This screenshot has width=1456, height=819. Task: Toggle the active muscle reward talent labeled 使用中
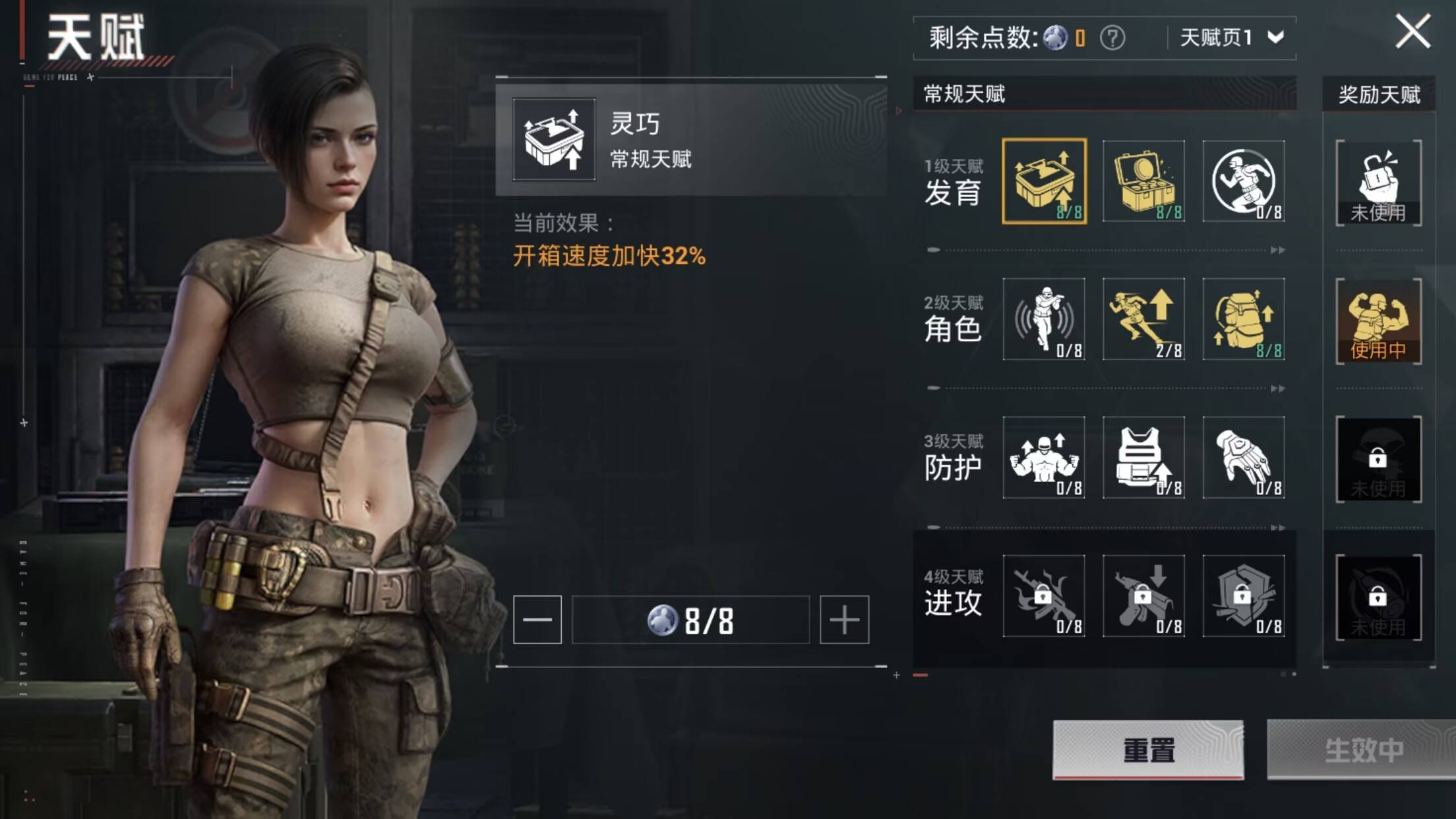click(1378, 321)
